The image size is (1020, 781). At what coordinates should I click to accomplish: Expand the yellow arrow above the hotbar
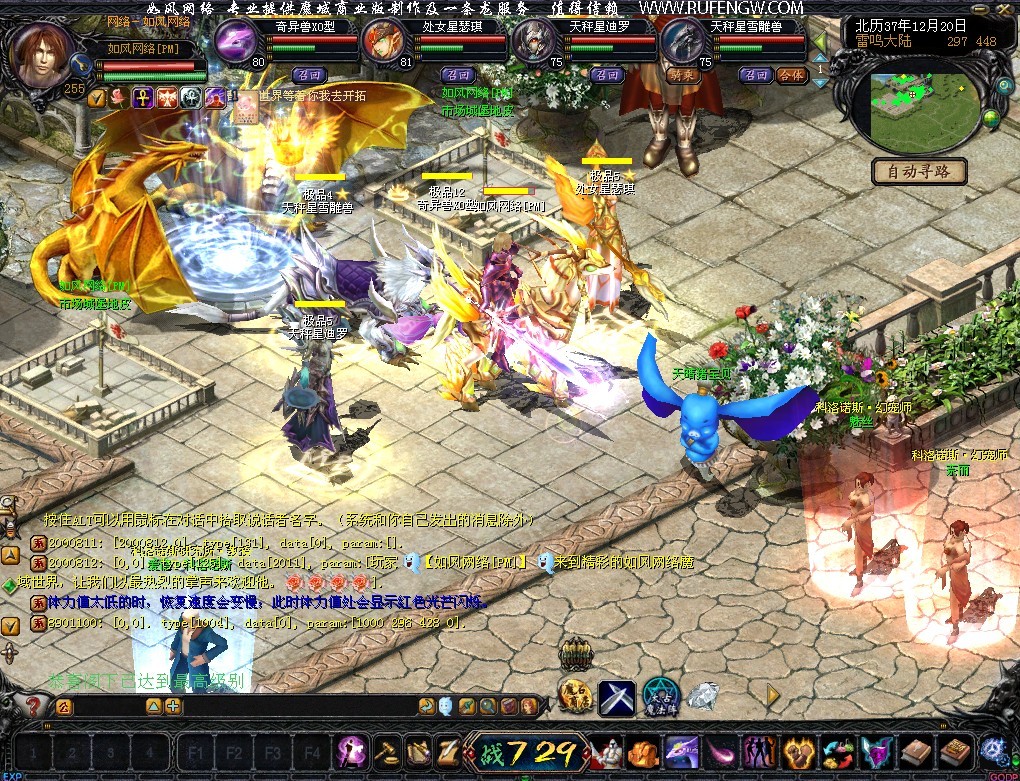[772, 694]
